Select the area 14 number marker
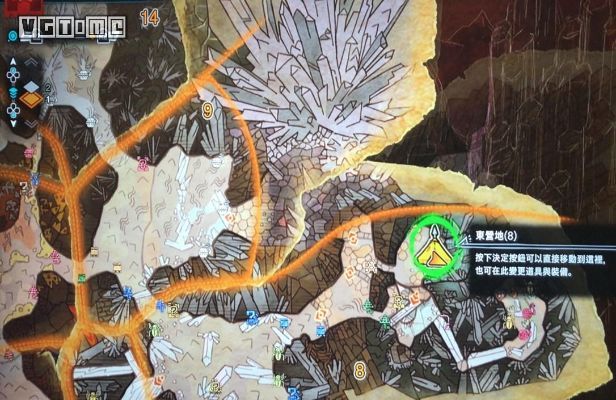The image size is (616, 400). (151, 17)
